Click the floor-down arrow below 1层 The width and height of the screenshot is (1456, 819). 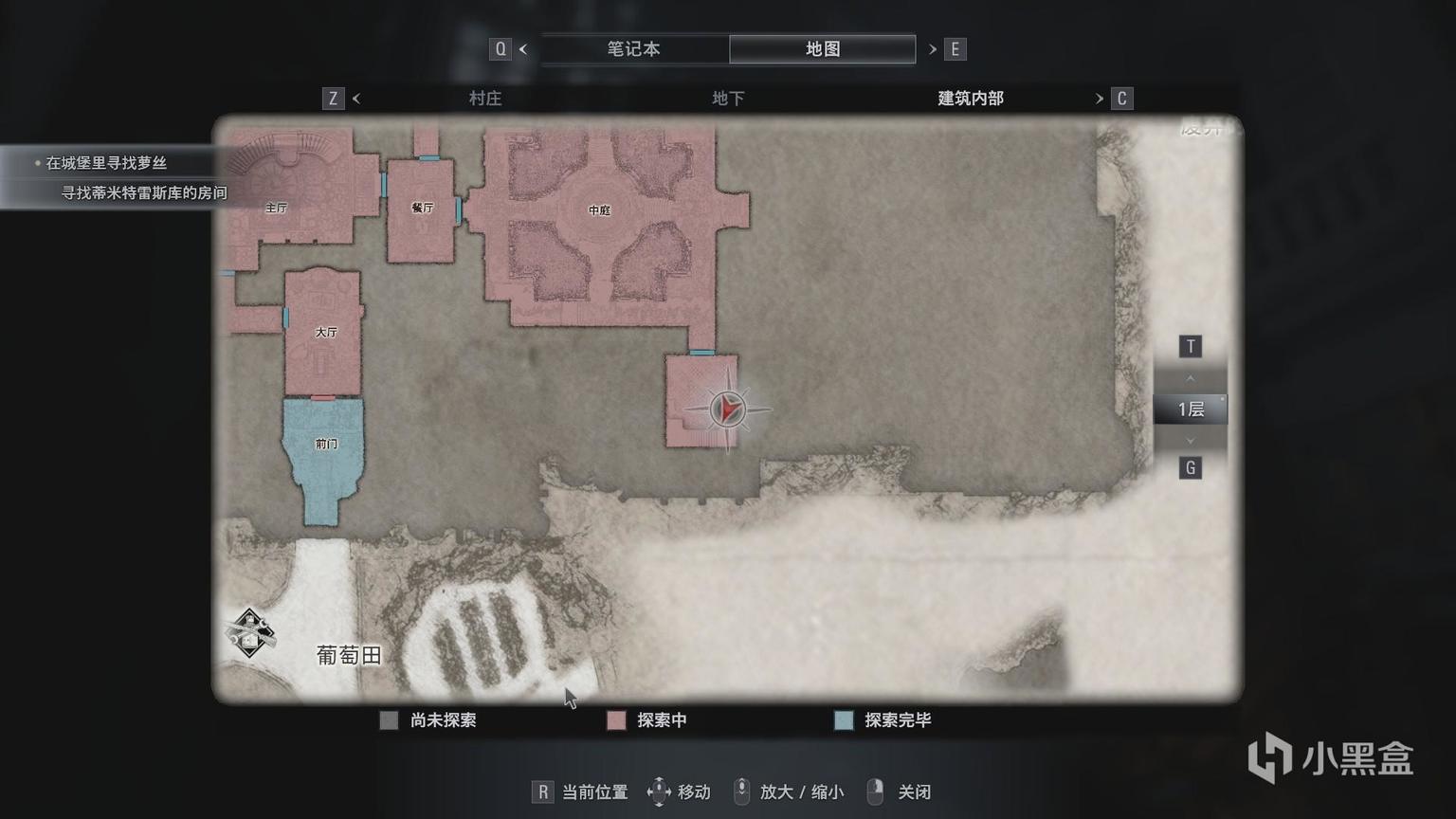[x=1191, y=441]
